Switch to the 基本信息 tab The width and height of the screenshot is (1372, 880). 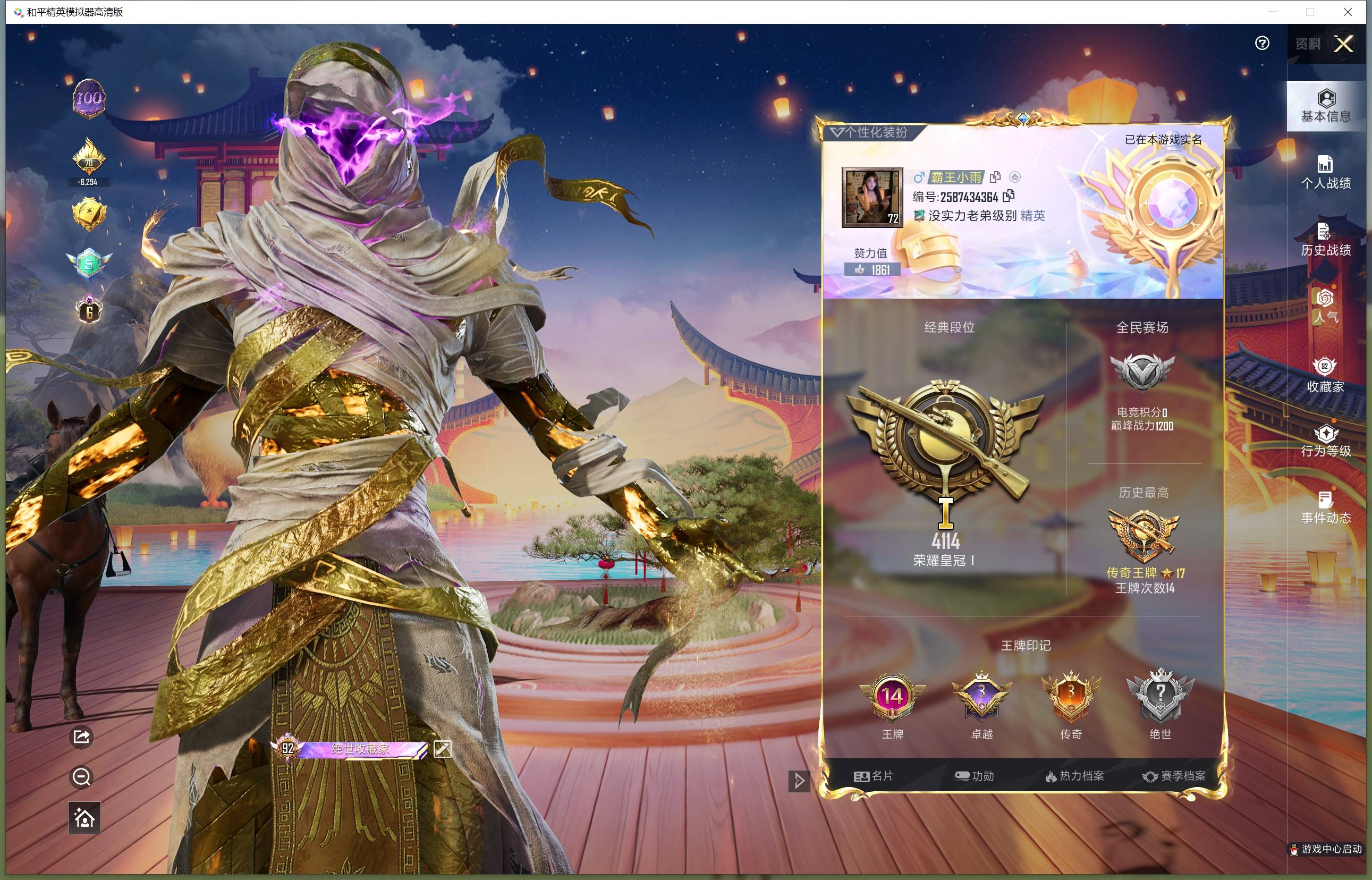click(x=1326, y=107)
